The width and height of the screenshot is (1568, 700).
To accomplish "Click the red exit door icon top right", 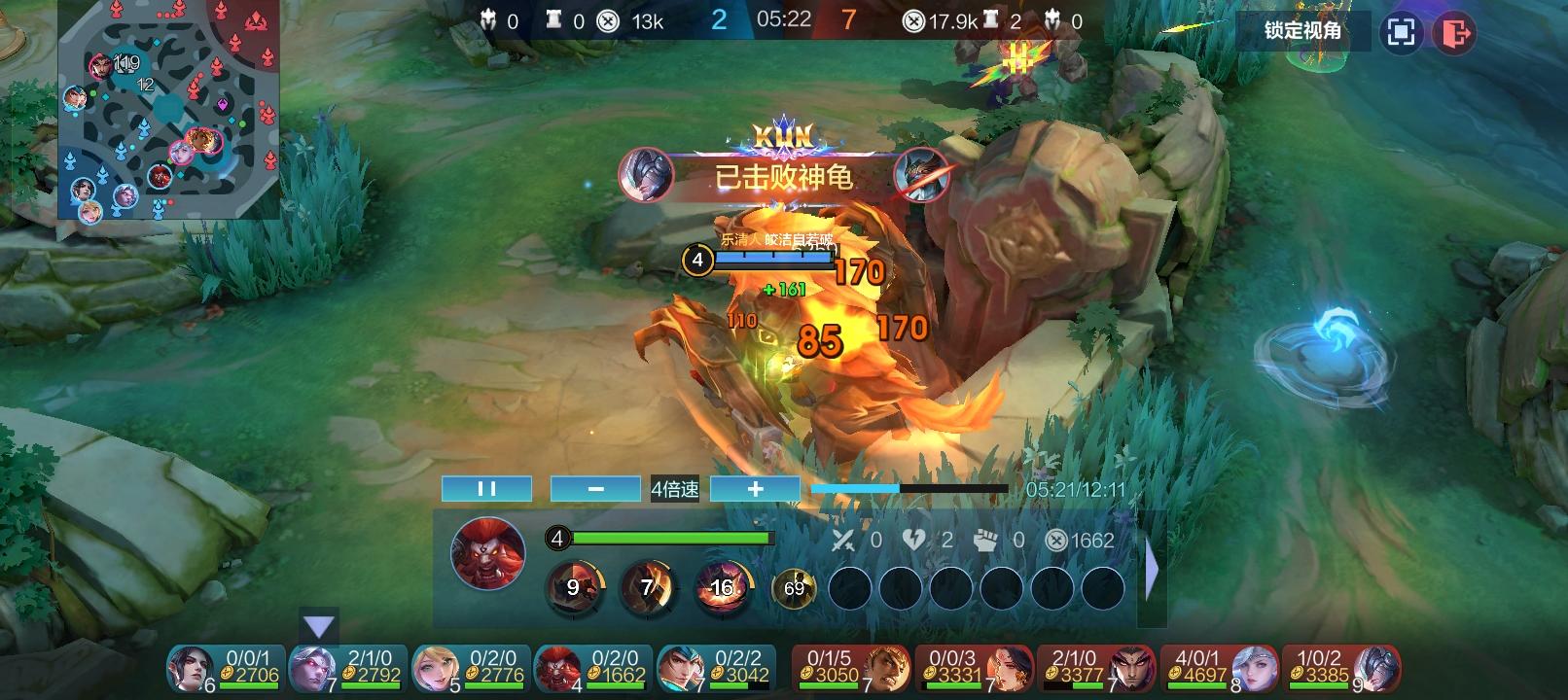I will coord(1455,32).
